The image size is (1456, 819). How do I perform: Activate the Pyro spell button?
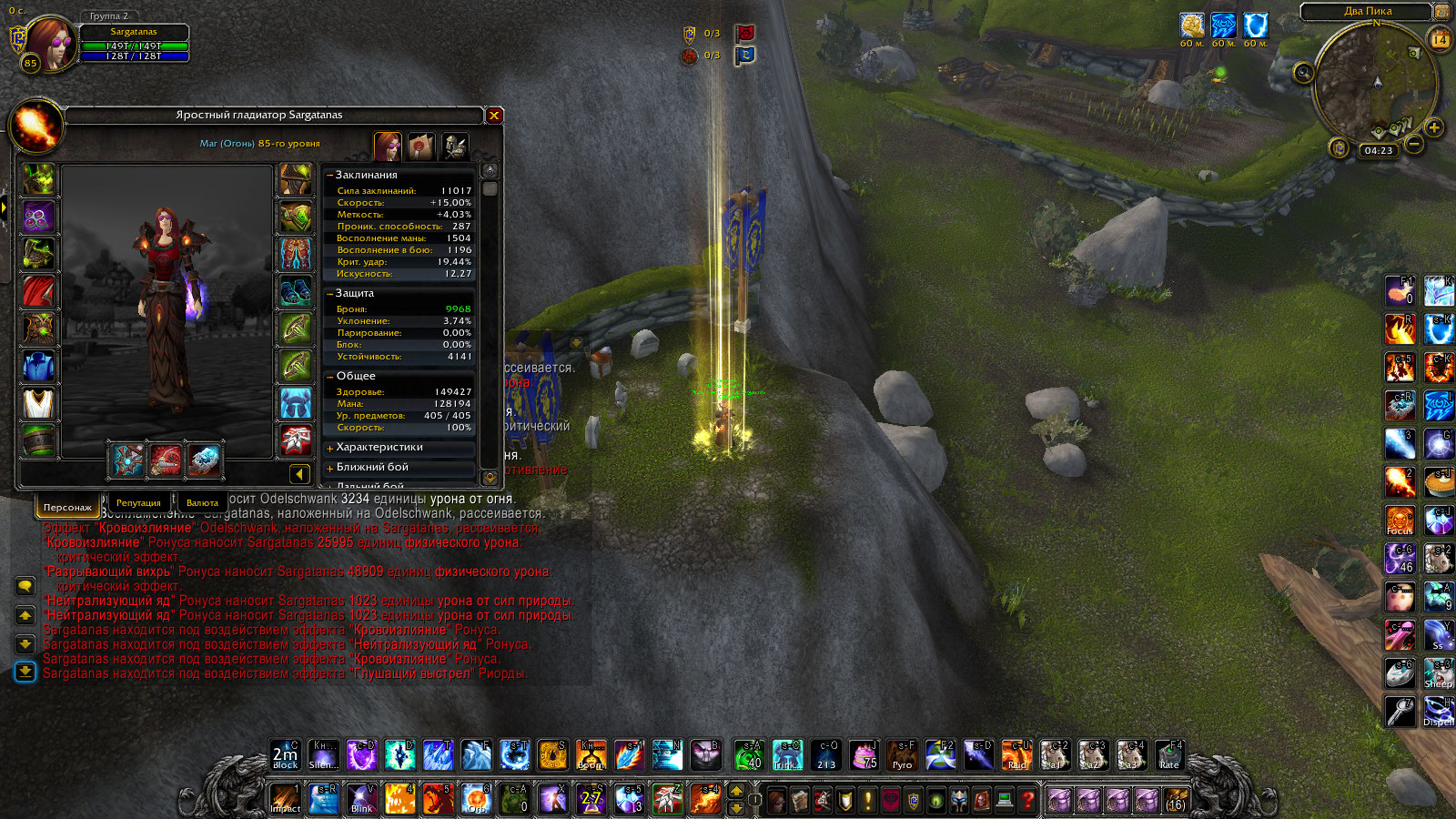(x=902, y=755)
